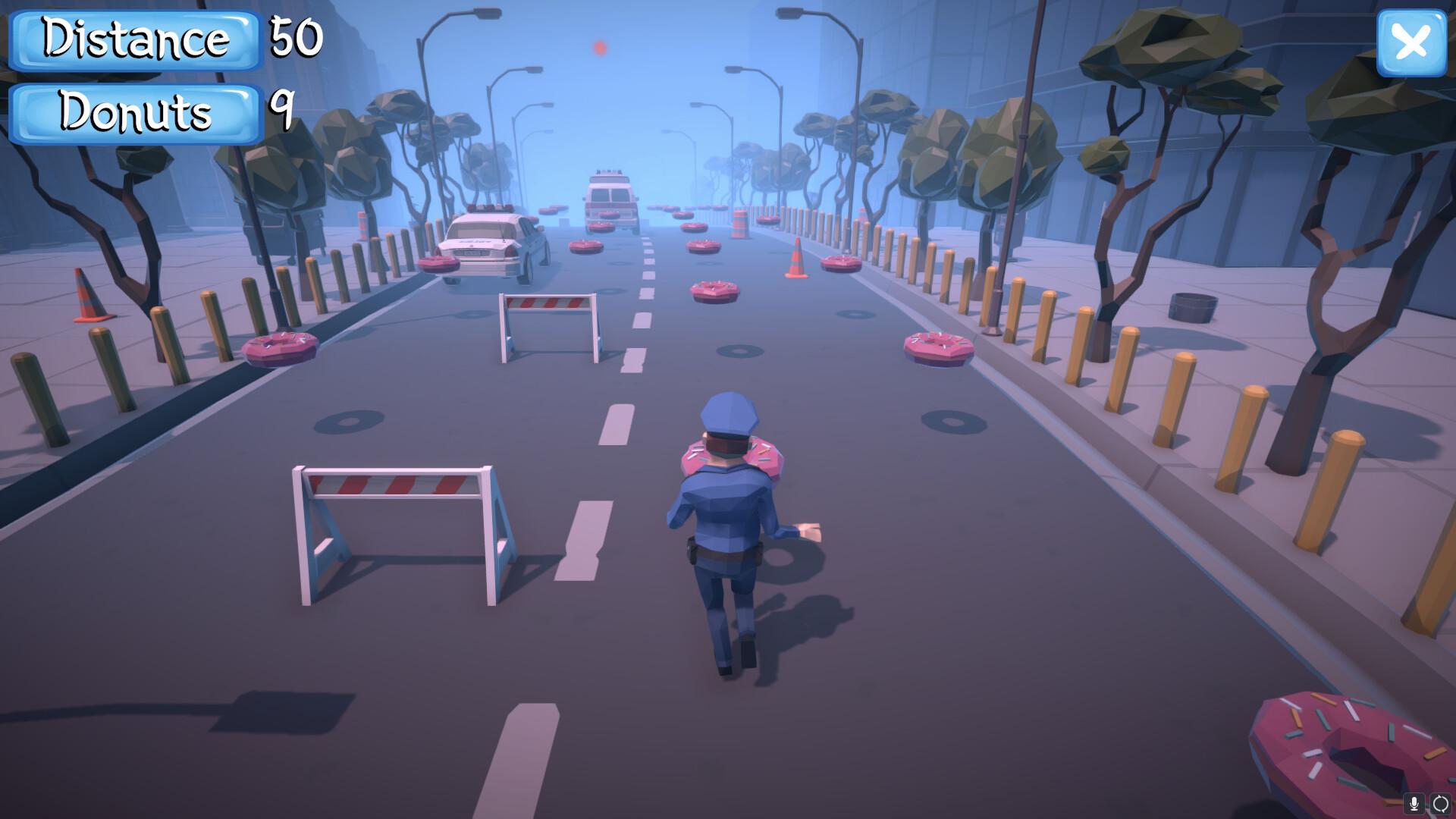The width and height of the screenshot is (1456, 819).
Task: Click the traffic cone near the ambulance
Action: [795, 258]
